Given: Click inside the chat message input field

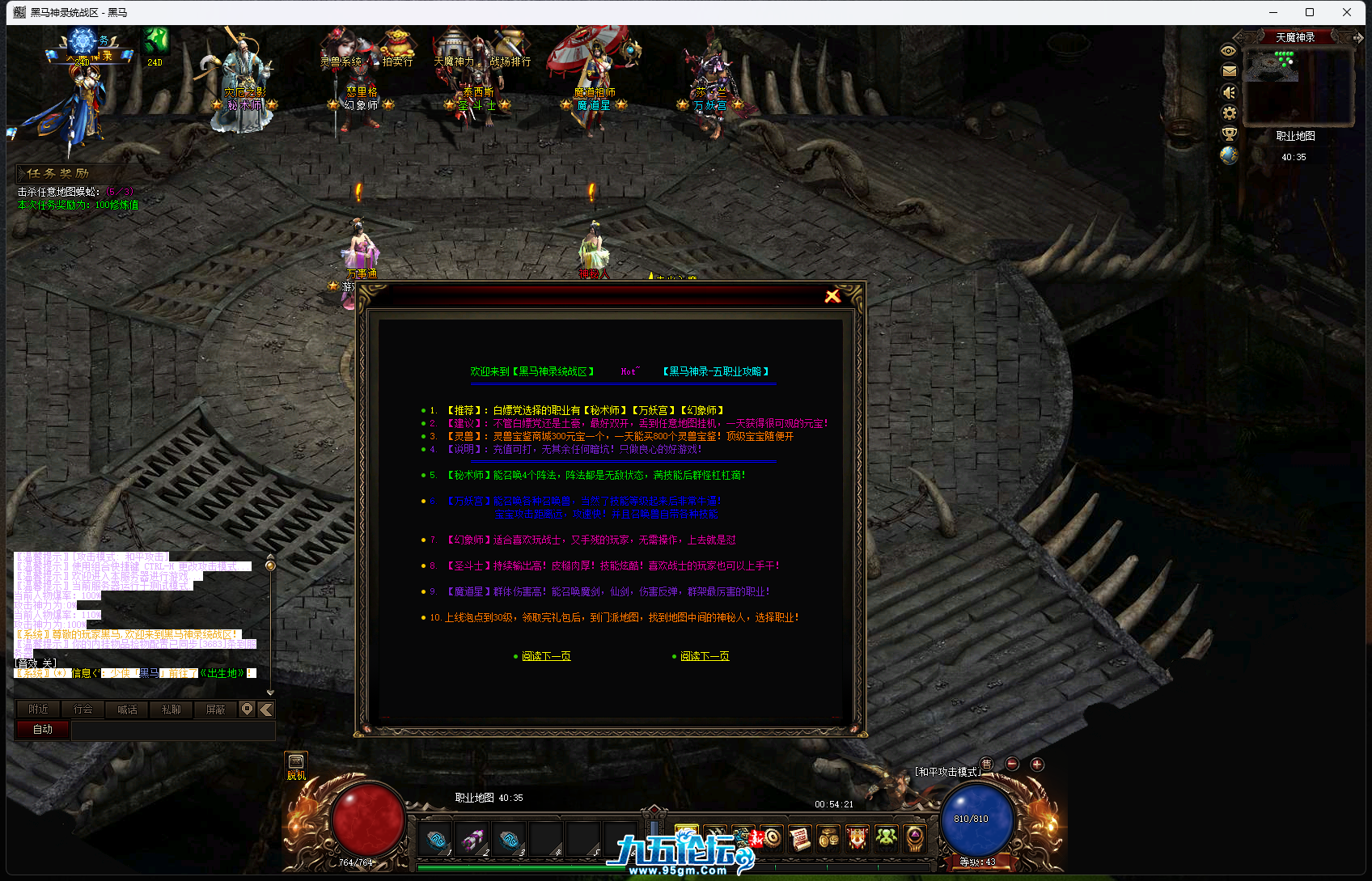Looking at the screenshot, I should (174, 730).
